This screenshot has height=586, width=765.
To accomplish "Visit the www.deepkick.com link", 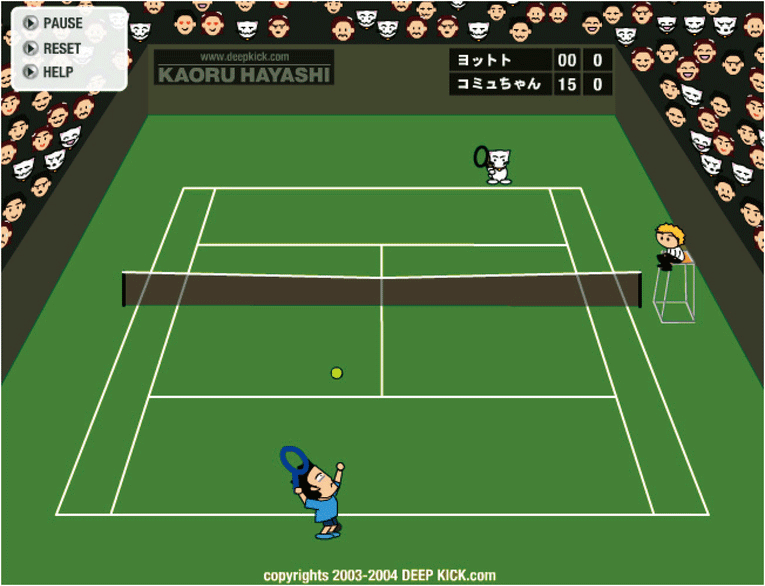I will (x=244, y=57).
